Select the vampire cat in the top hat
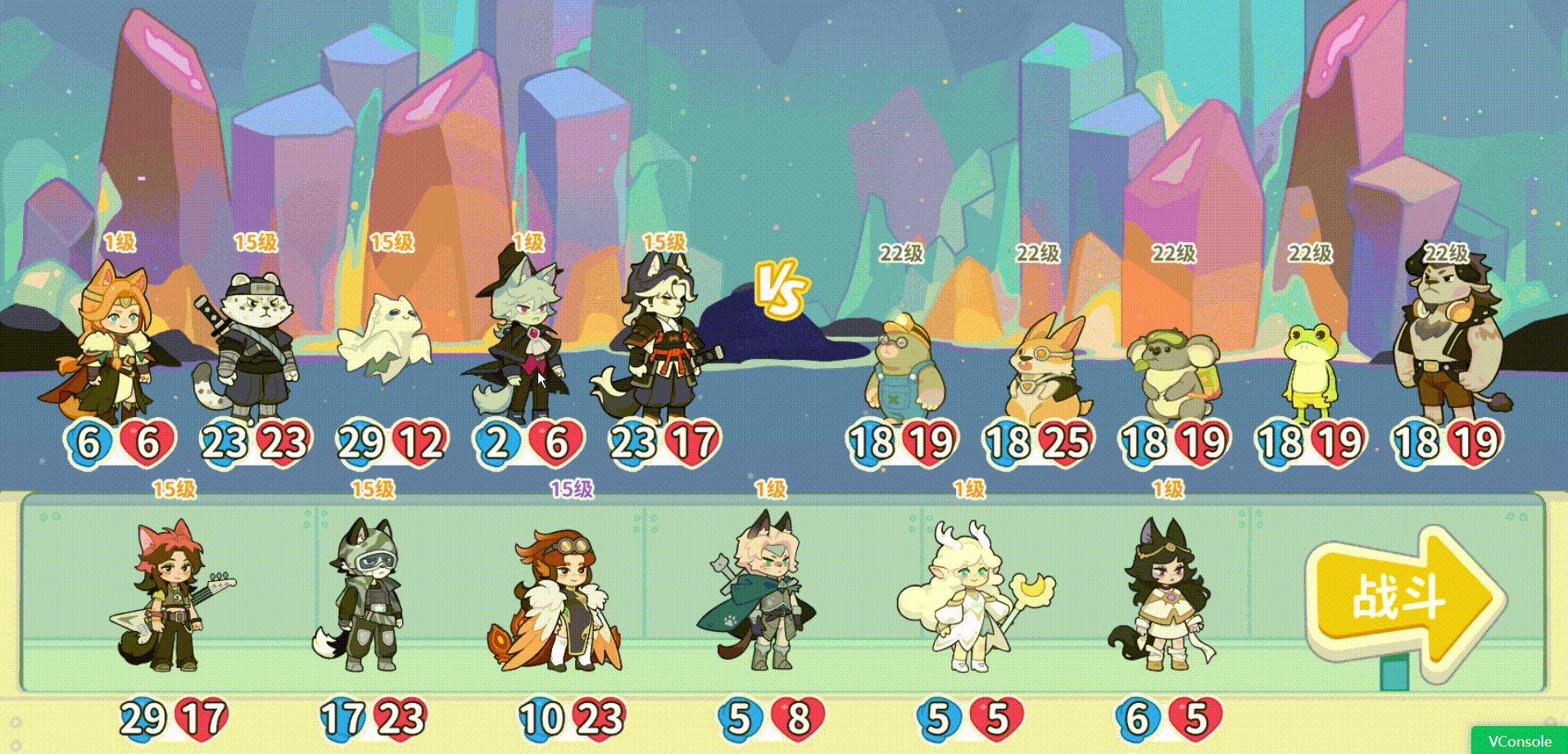 point(524,344)
